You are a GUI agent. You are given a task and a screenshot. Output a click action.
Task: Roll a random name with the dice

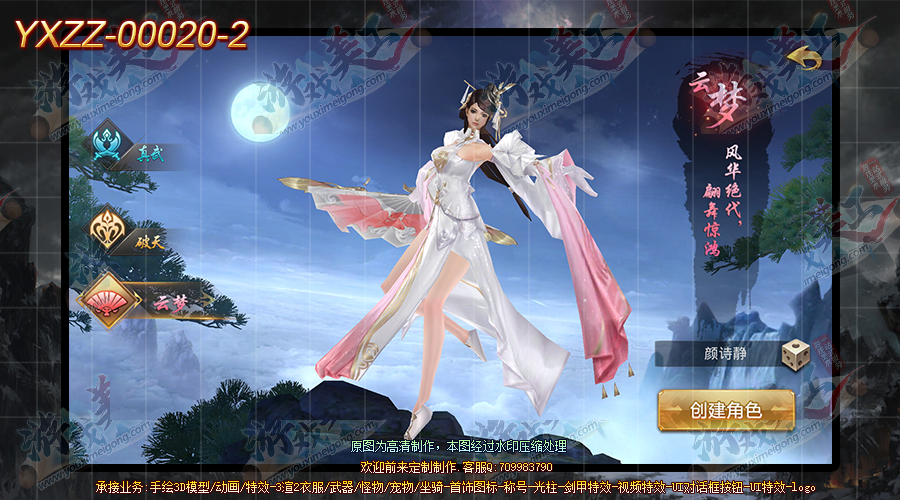[x=796, y=354]
